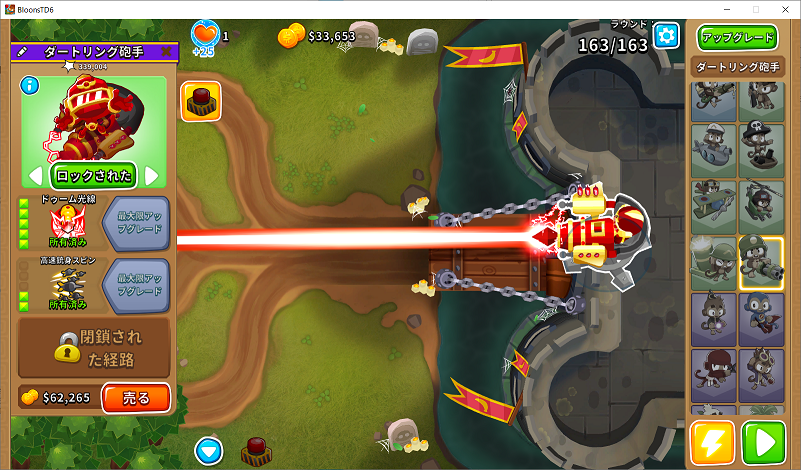Start the round with the play button
The height and width of the screenshot is (470, 801).
click(x=763, y=443)
